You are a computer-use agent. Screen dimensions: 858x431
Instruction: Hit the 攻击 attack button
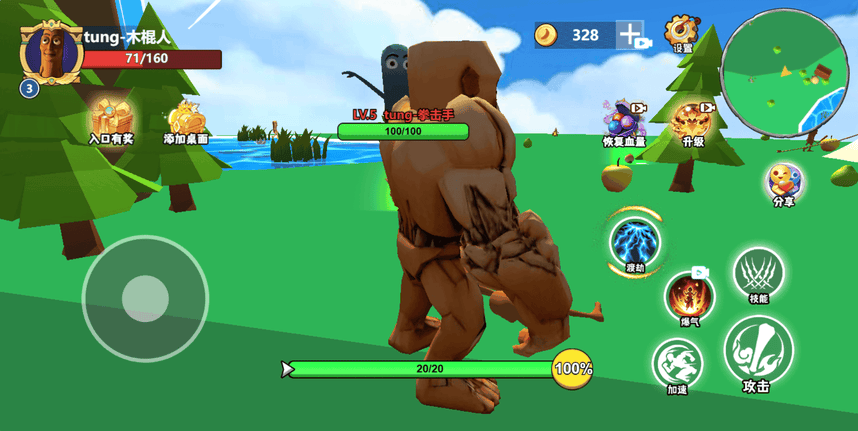758,350
